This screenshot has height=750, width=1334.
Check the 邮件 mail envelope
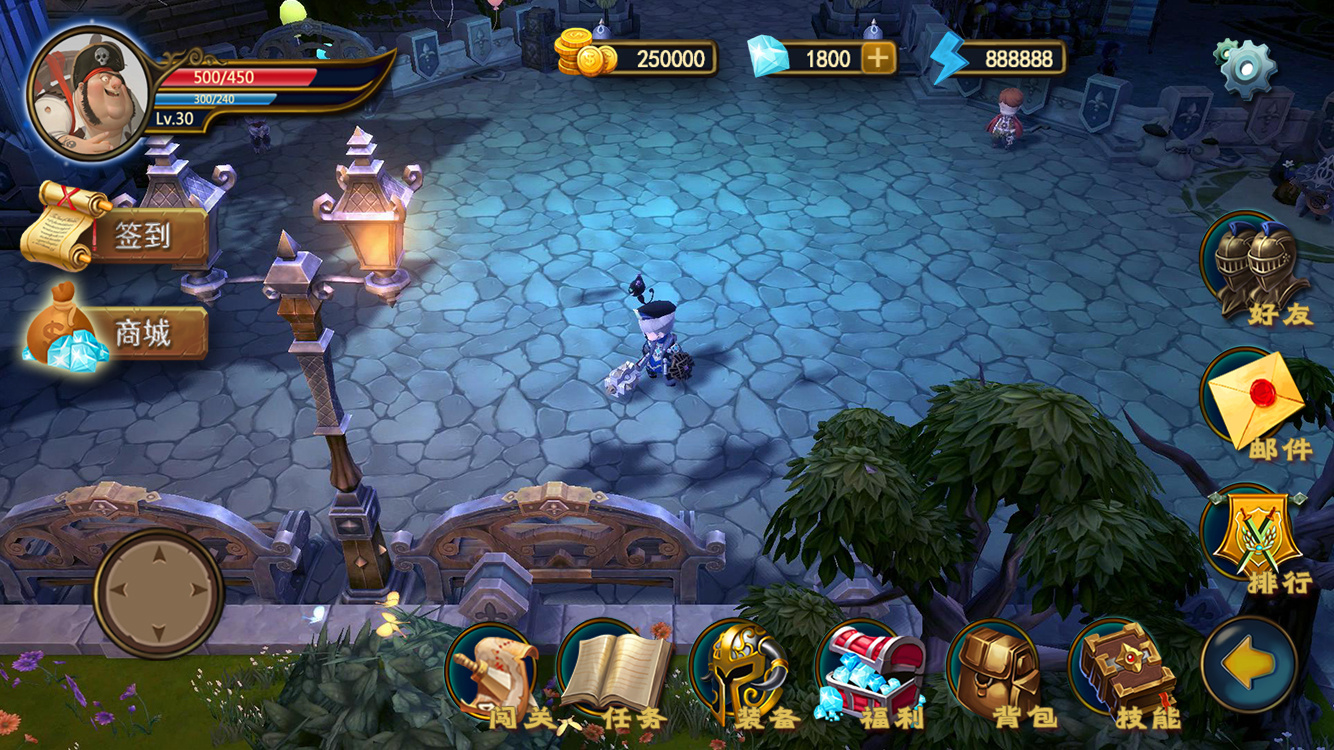(x=1254, y=402)
